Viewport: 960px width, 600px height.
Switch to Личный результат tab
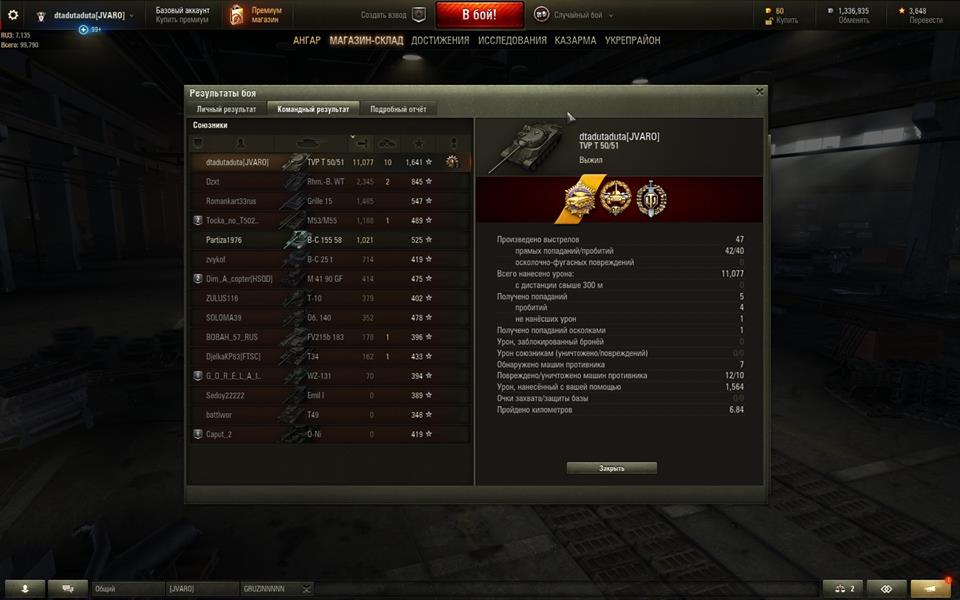coord(226,109)
